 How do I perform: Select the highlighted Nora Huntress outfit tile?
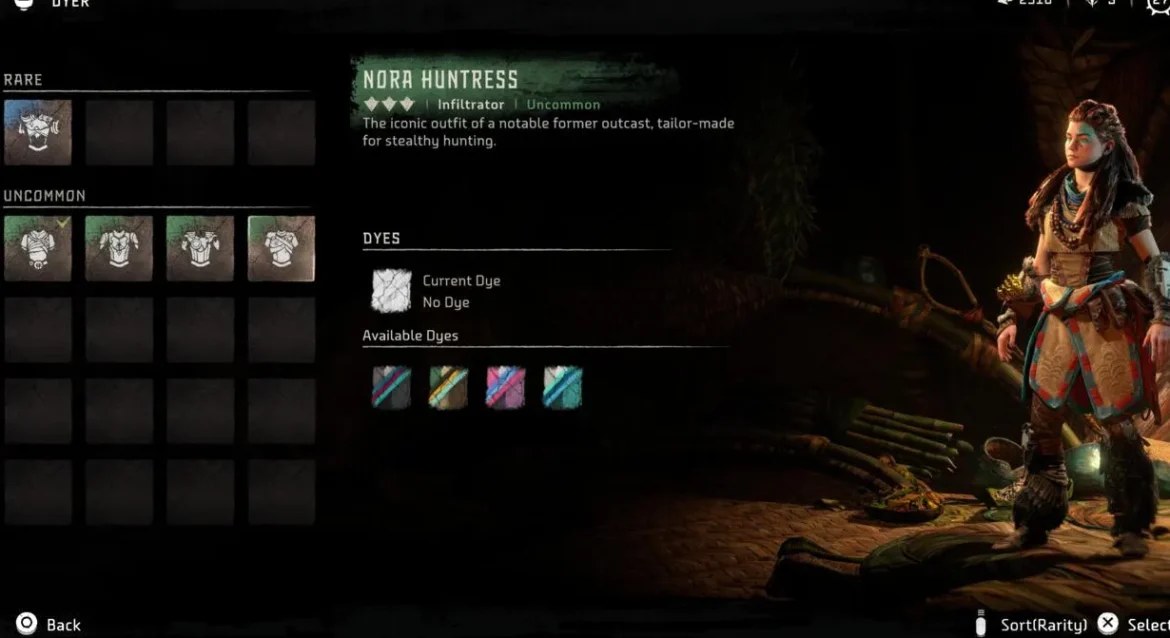click(x=281, y=248)
